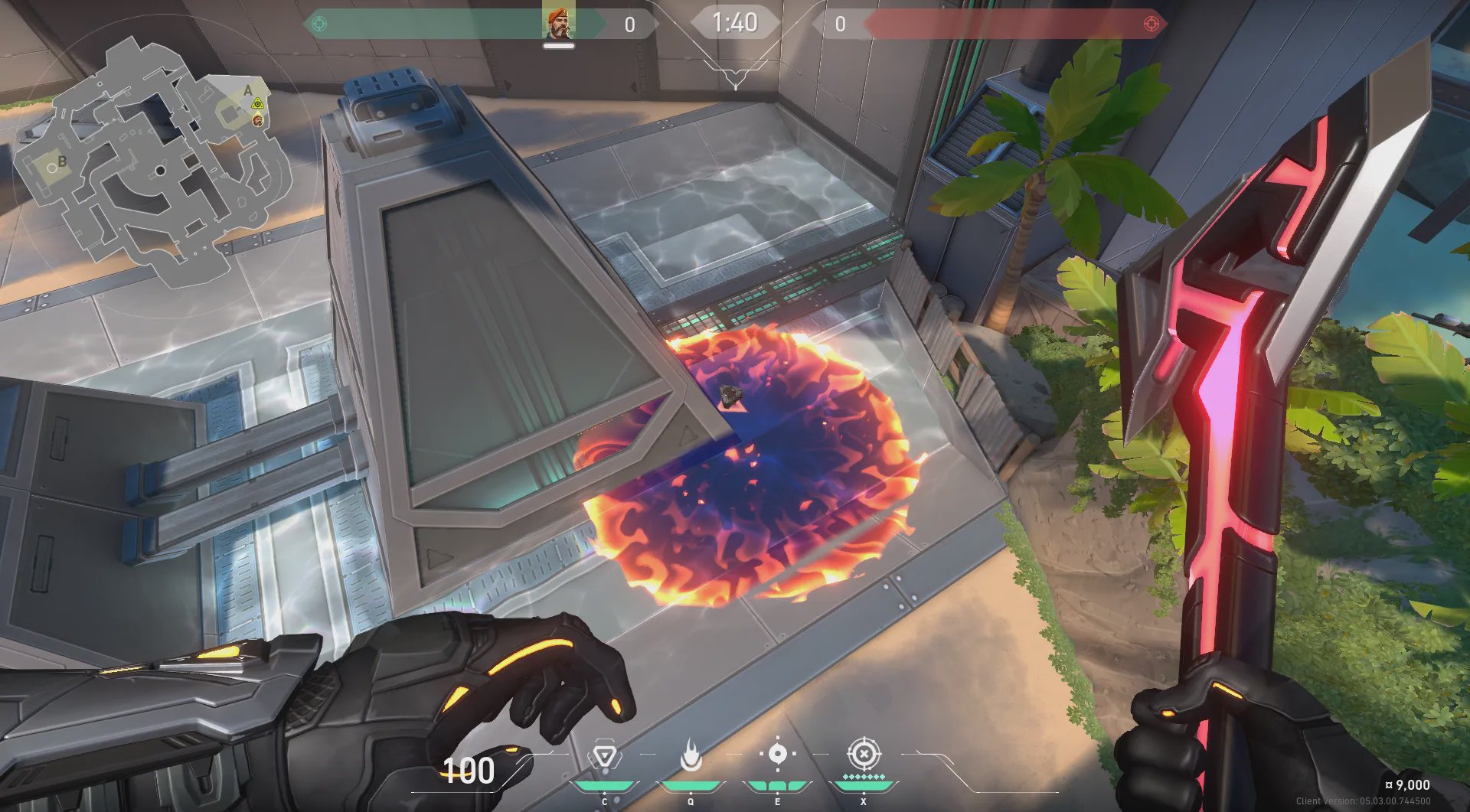The image size is (1470, 812).
Task: Click the green team emblem, top bar
Action: 319,24
